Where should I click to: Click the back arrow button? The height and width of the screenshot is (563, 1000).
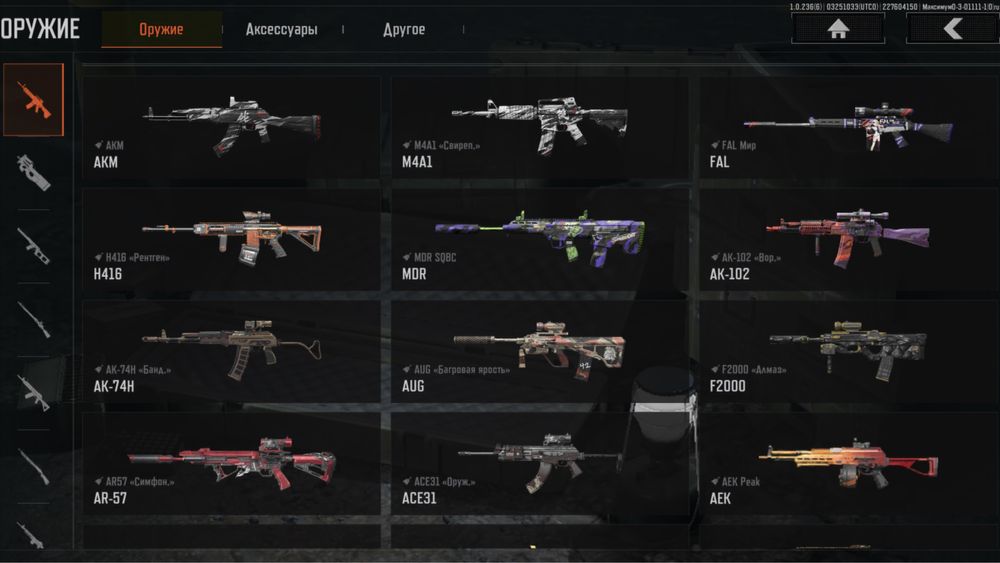pyautogui.click(x=952, y=29)
